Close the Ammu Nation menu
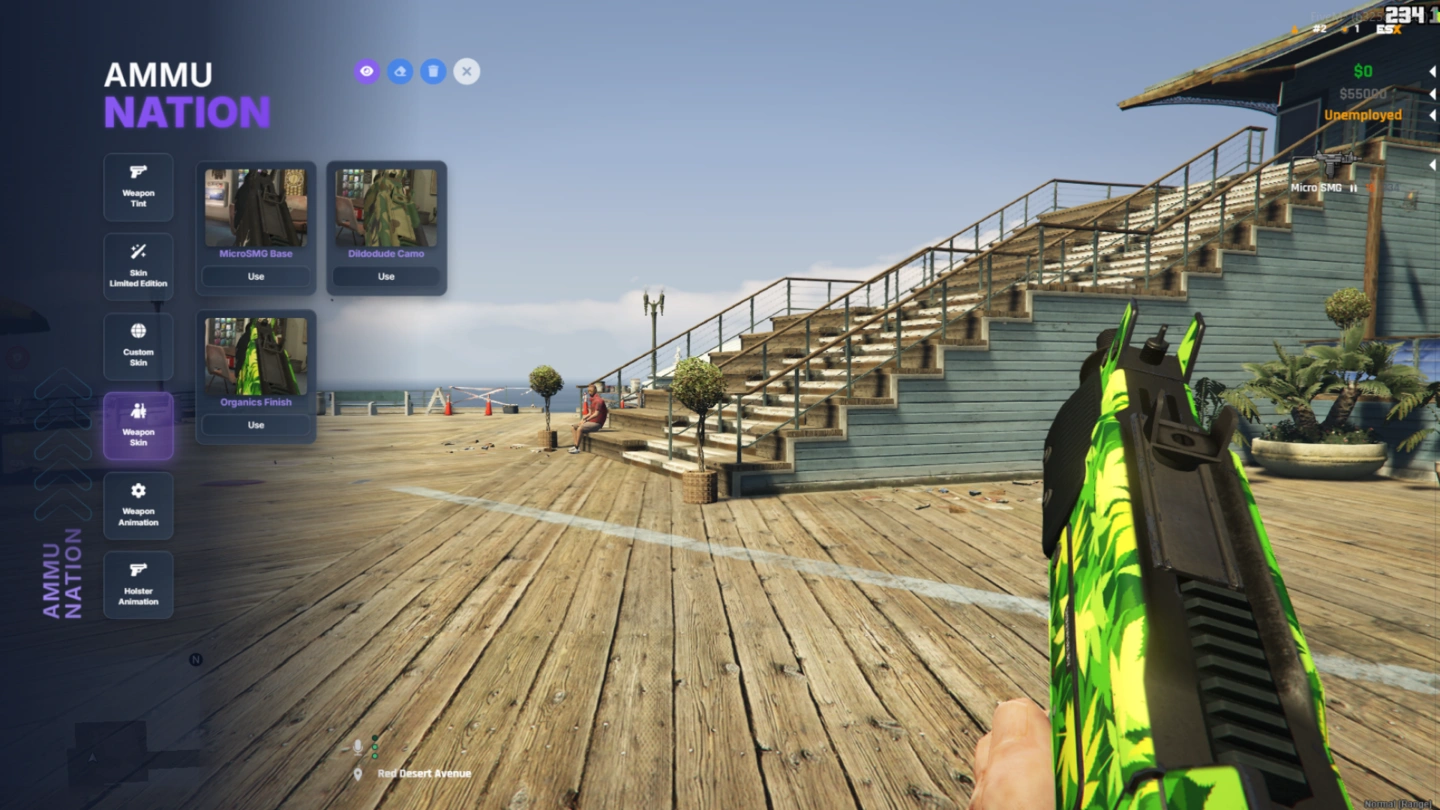This screenshot has width=1440, height=810. (x=466, y=71)
